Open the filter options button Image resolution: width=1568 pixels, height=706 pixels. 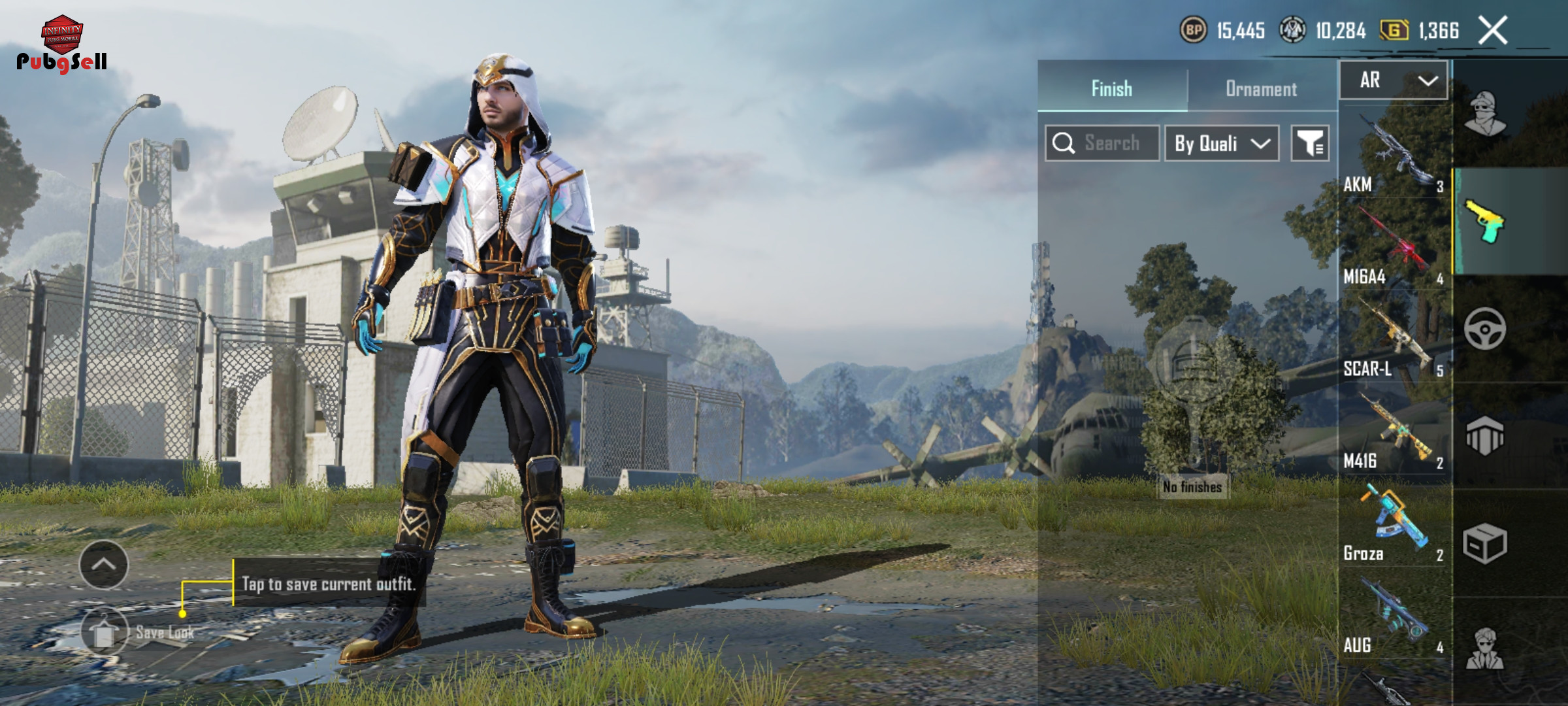click(1309, 143)
